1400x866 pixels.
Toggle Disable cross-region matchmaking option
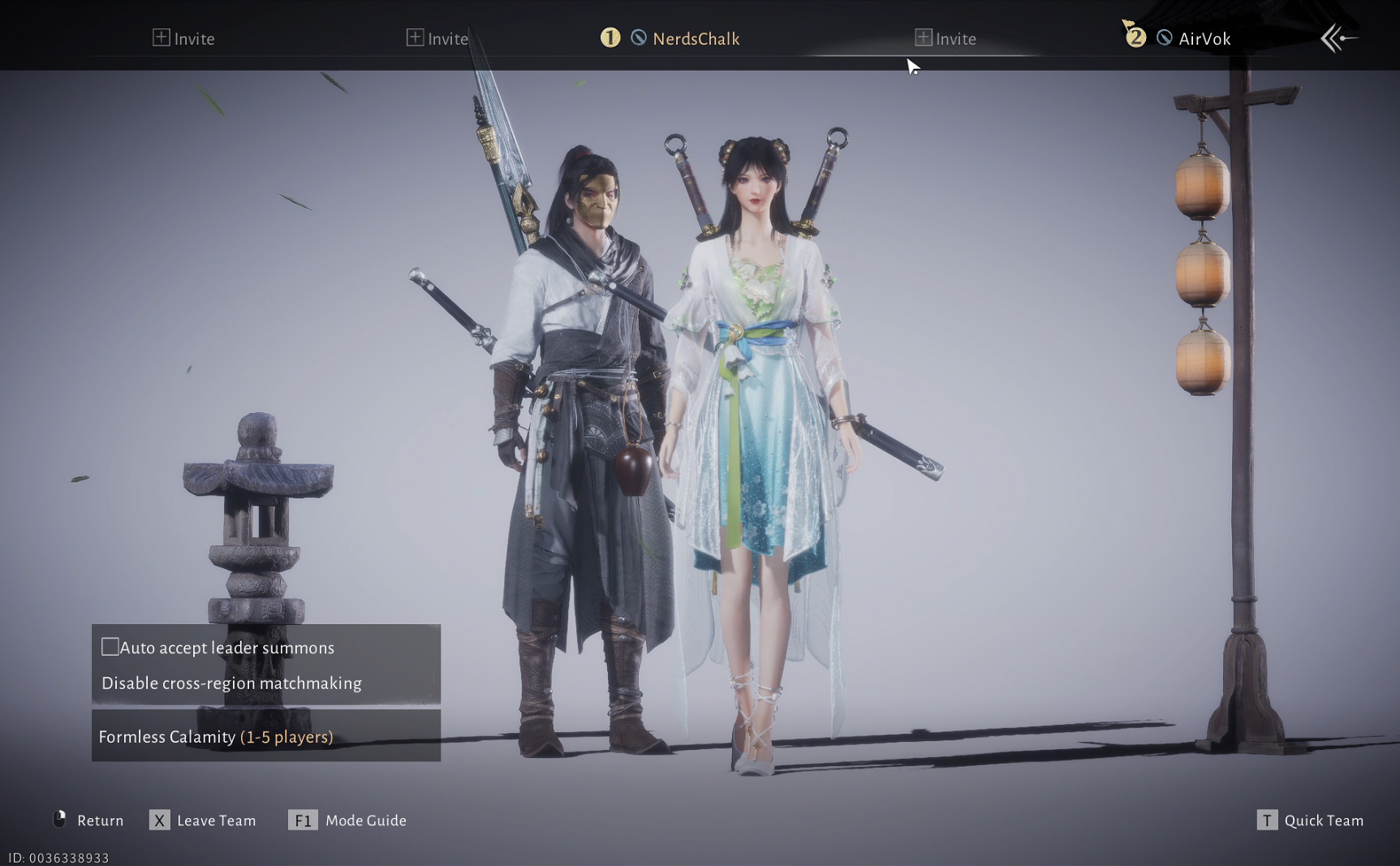(231, 683)
